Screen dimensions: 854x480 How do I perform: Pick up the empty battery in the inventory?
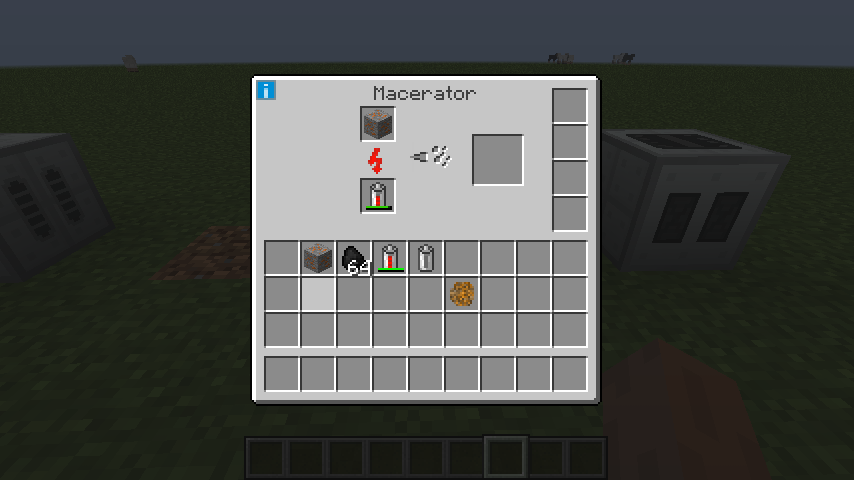coord(426,258)
